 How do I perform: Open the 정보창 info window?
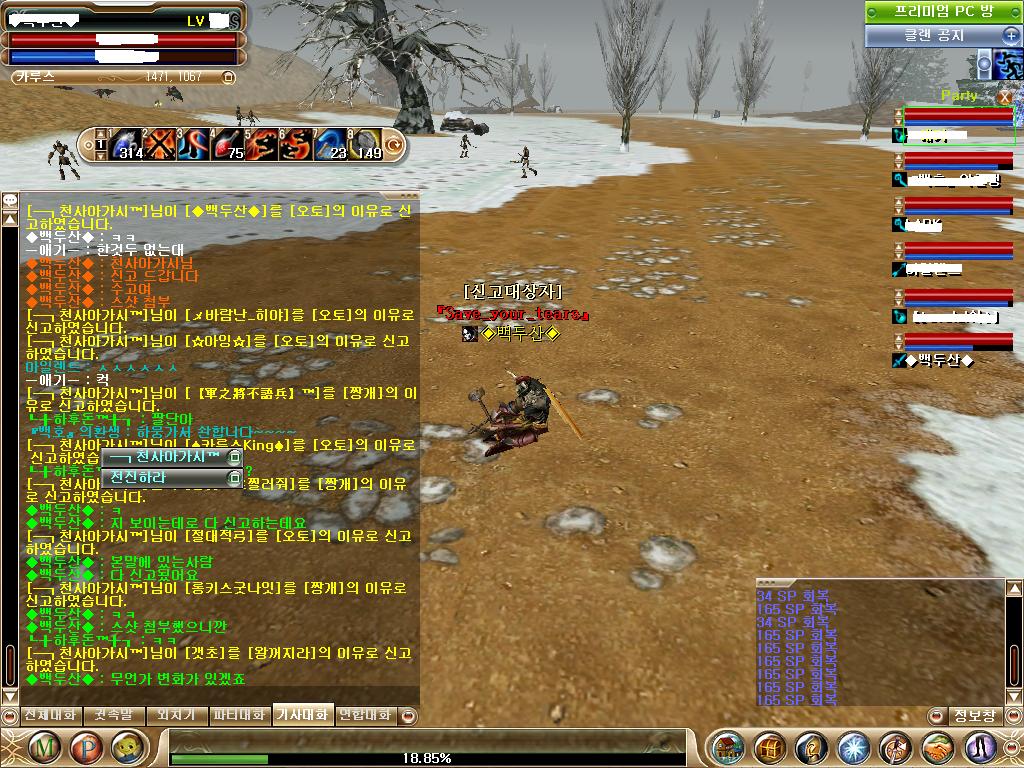(x=974, y=716)
